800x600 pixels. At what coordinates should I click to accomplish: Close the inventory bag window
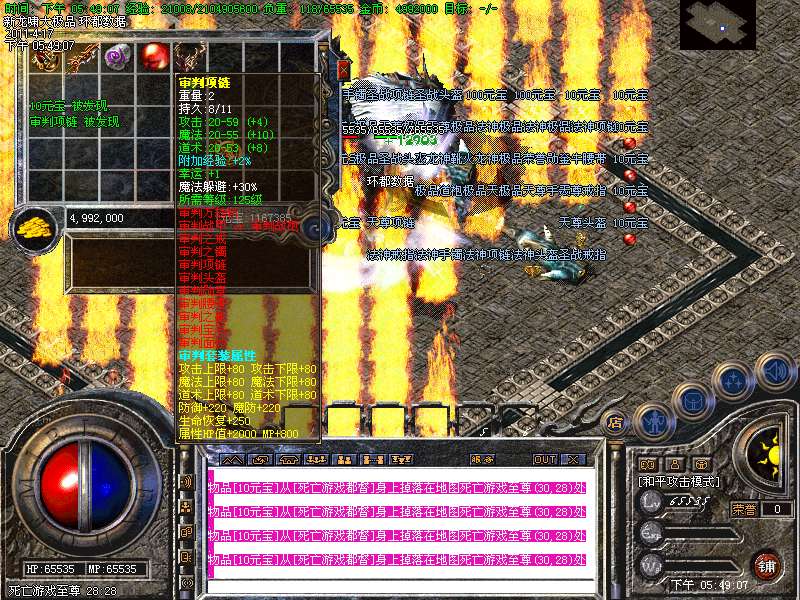click(x=343, y=70)
